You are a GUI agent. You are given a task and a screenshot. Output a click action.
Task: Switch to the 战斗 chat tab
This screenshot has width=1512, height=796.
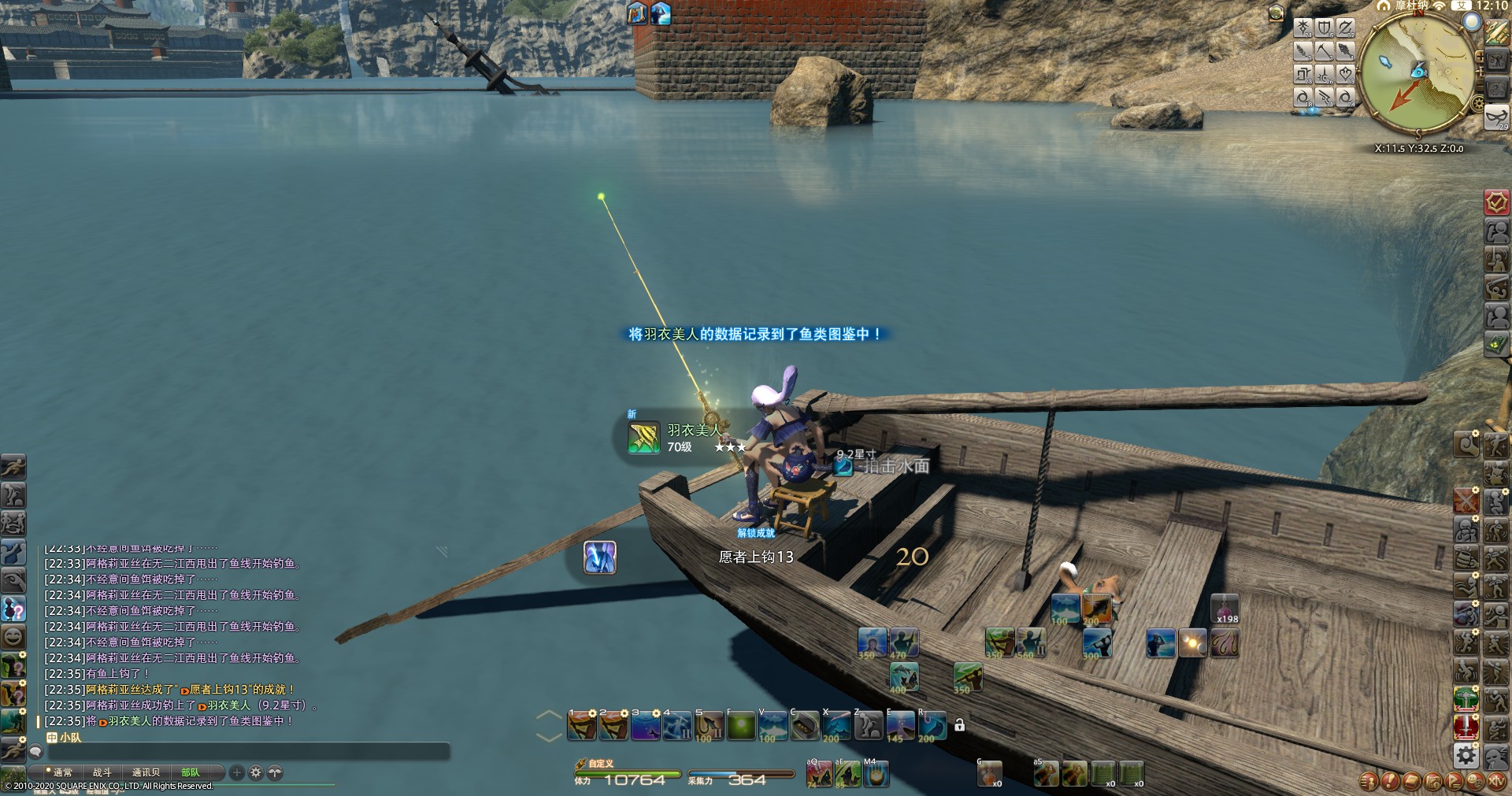[x=102, y=772]
